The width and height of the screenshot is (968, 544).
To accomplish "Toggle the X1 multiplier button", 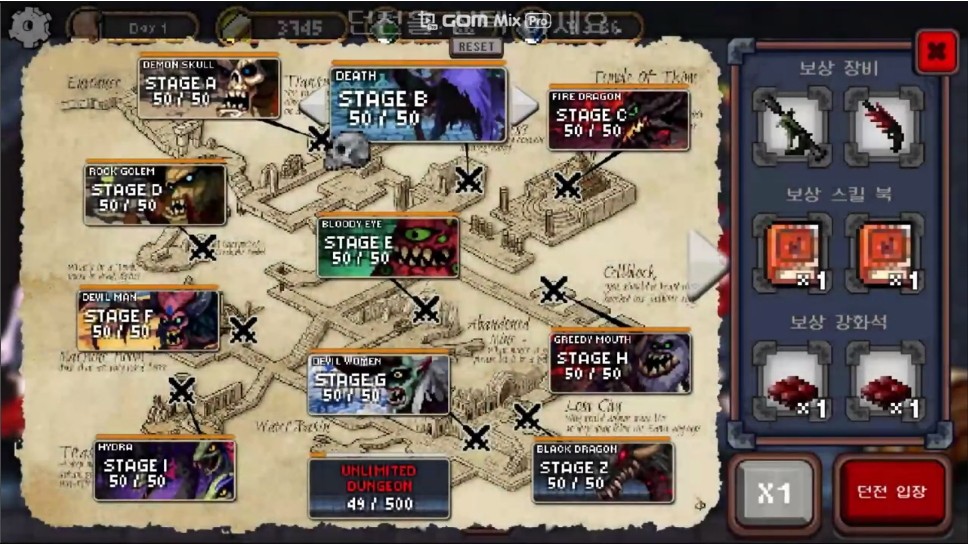I will (774, 494).
